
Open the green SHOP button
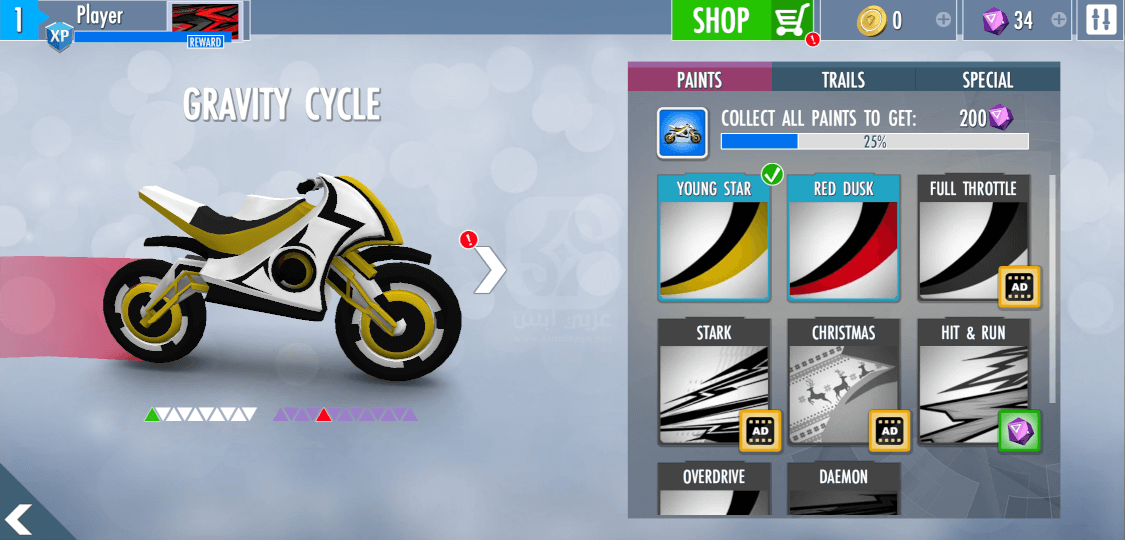pos(742,20)
